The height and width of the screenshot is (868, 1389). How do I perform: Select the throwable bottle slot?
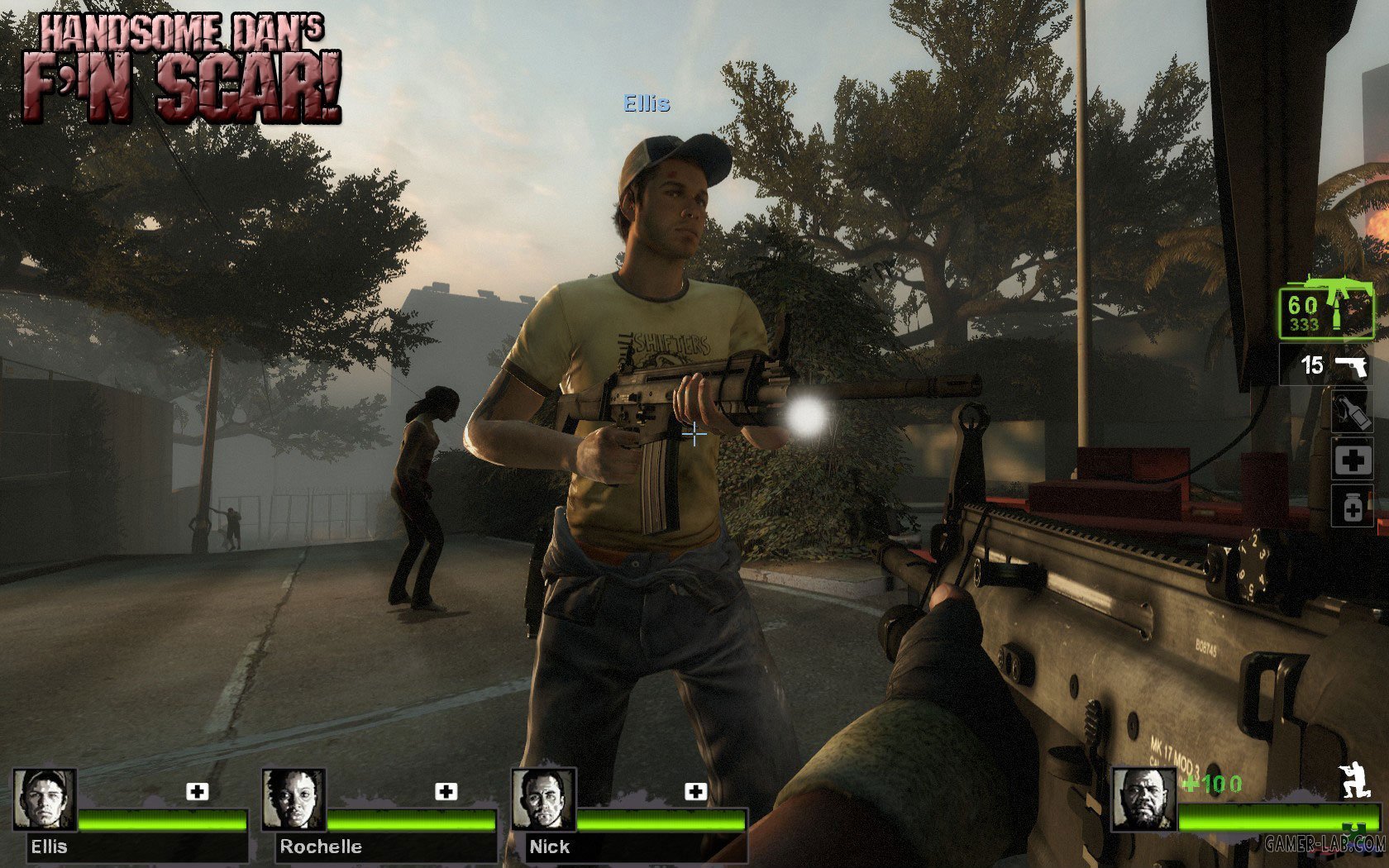tap(1352, 412)
